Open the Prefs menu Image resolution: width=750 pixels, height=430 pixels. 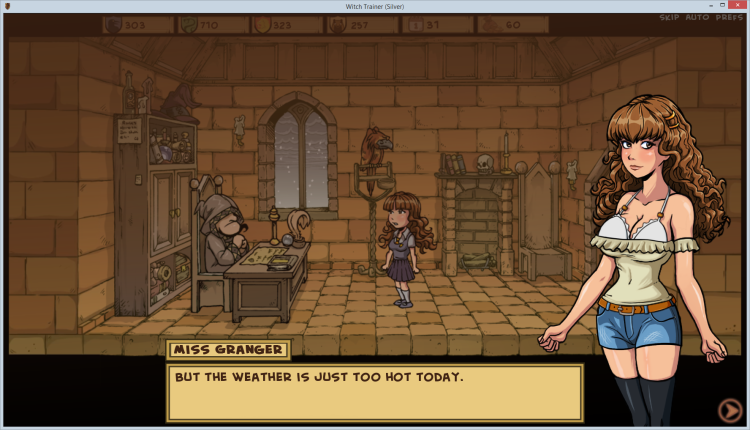(727, 18)
